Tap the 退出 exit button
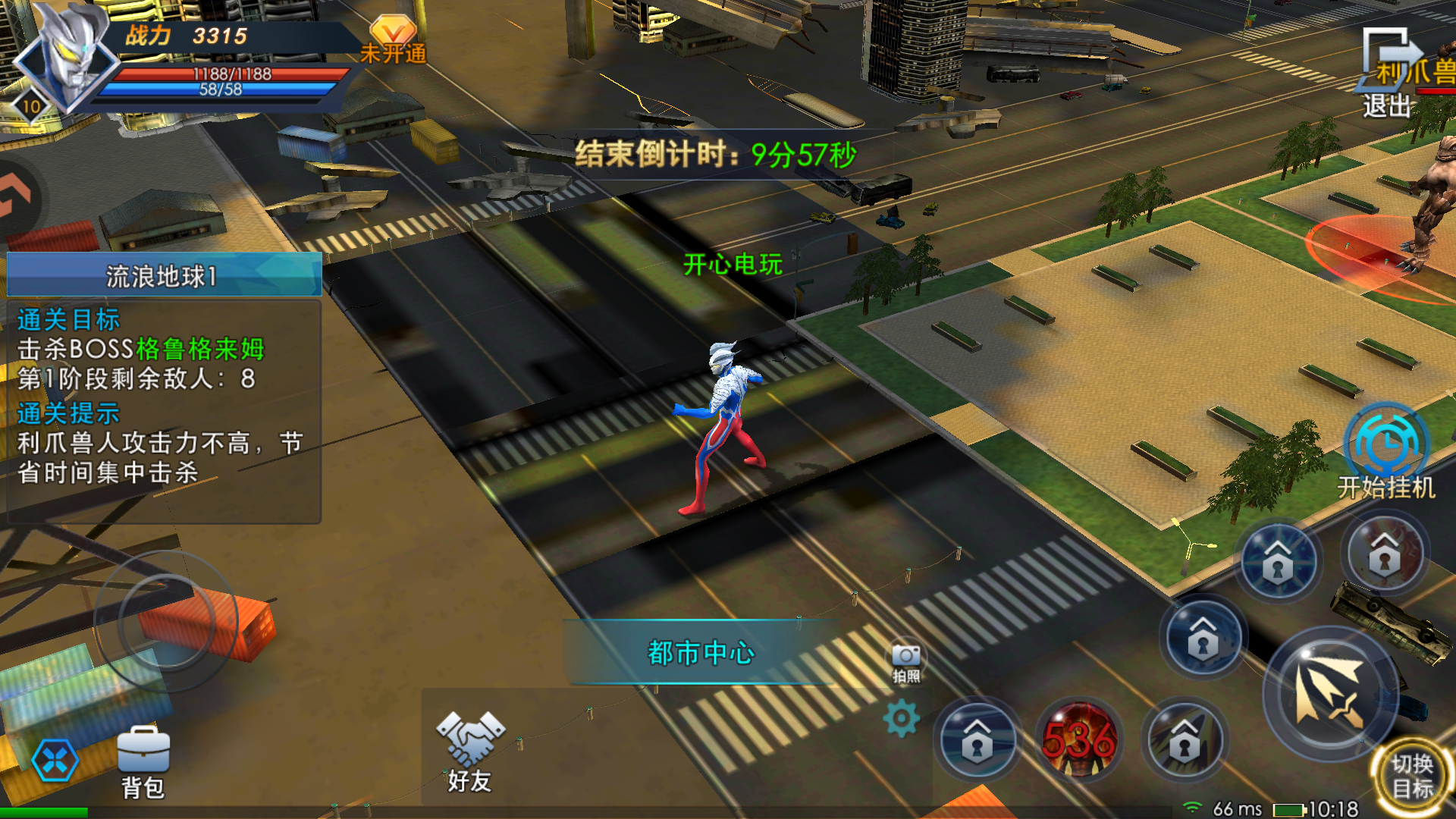 tap(1387, 74)
